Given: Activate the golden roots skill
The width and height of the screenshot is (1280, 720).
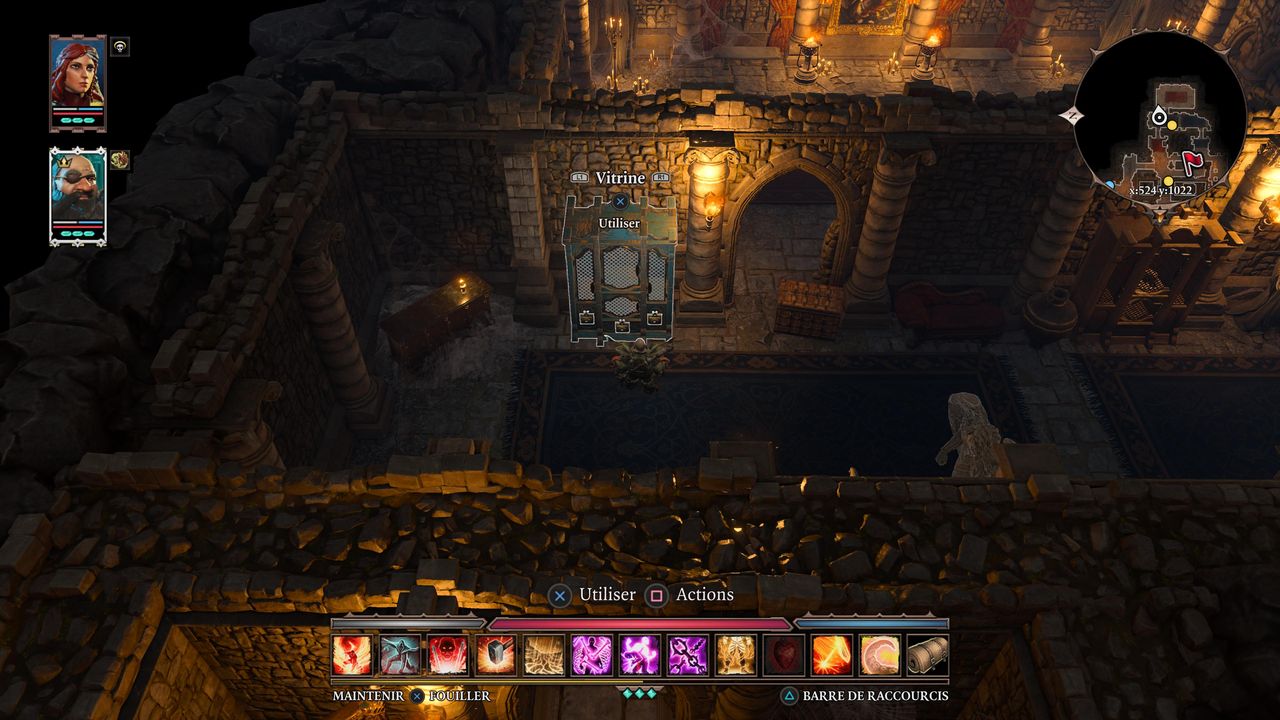Looking at the screenshot, I should pos(544,655).
